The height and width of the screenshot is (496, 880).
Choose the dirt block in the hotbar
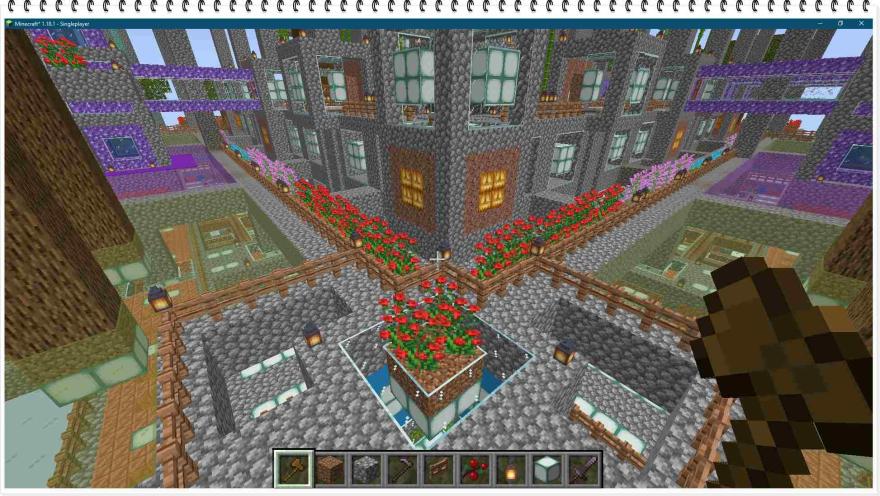[x=330, y=468]
